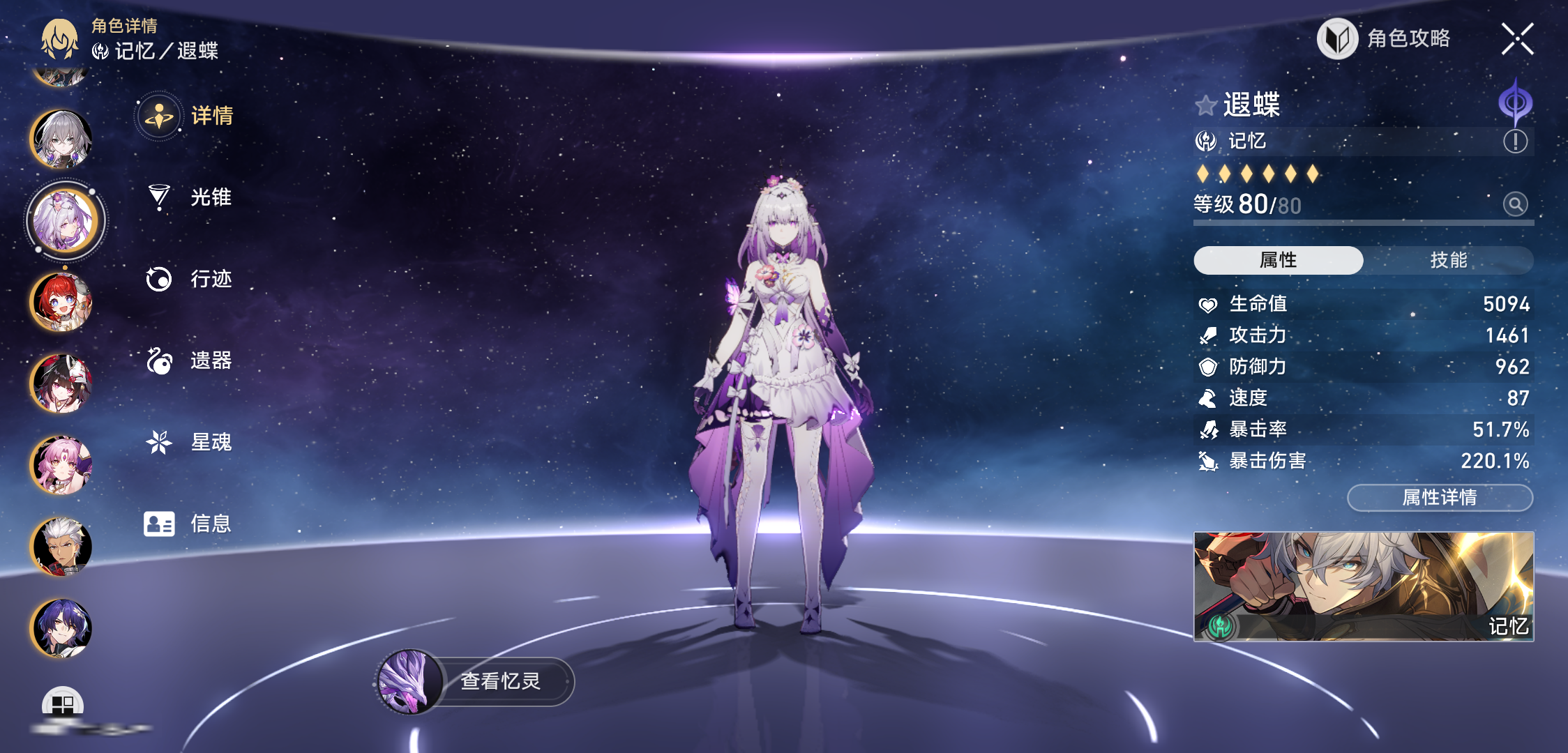Toggle the favorite star beside 遐蝶
1568x753 pixels.
click(x=1206, y=106)
